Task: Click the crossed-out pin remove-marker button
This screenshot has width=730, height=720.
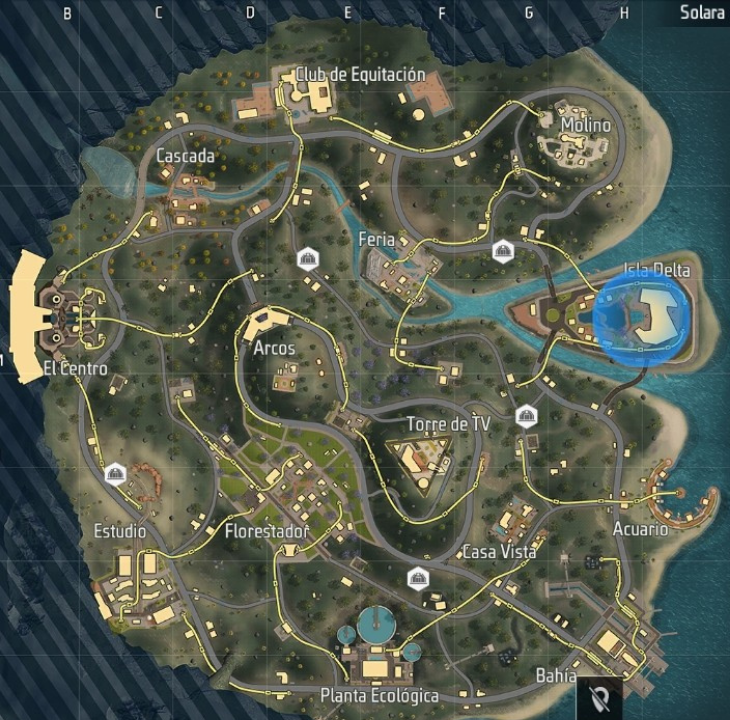Action: click(600, 695)
